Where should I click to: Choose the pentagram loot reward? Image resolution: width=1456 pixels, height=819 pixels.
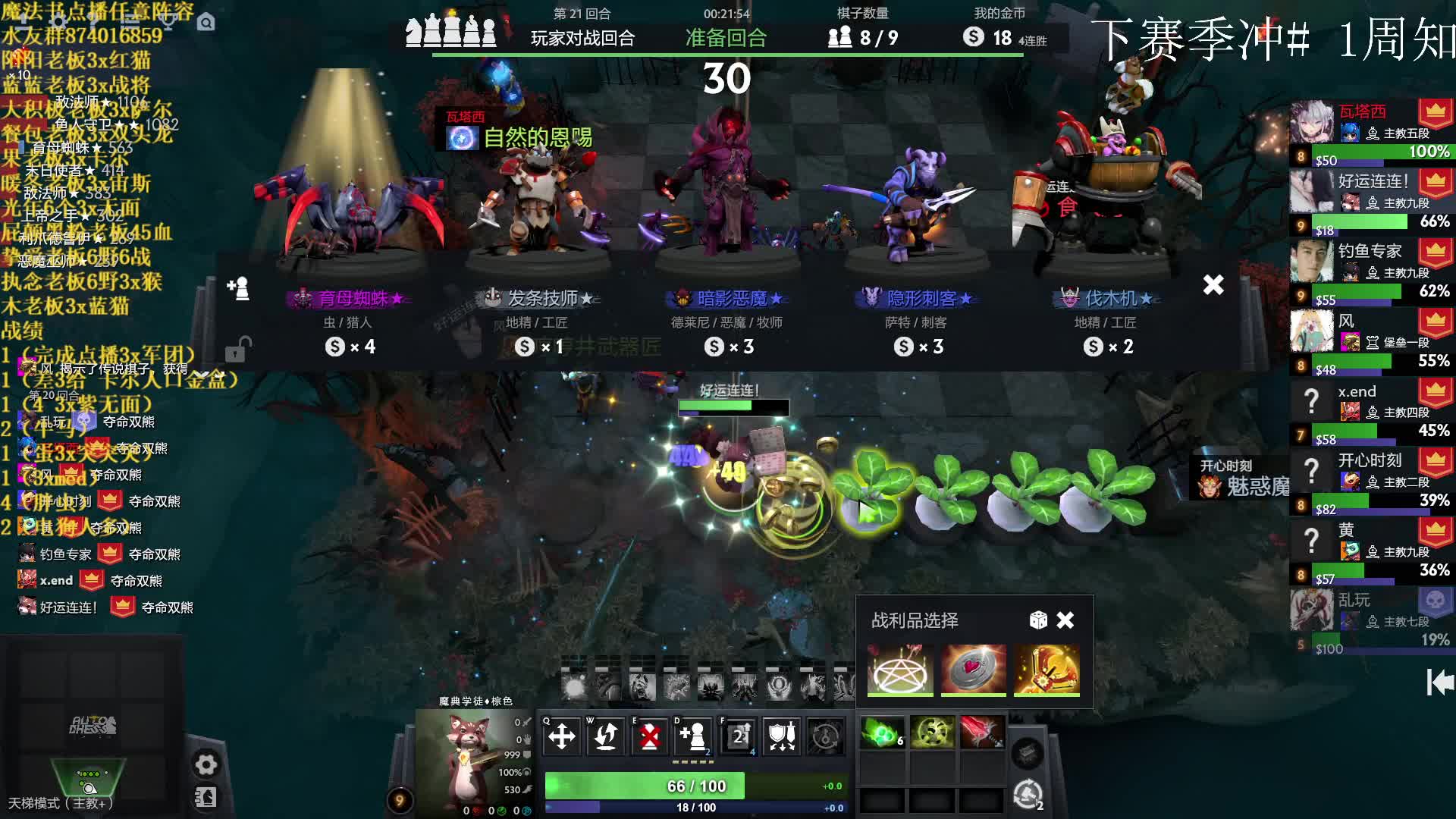click(900, 669)
